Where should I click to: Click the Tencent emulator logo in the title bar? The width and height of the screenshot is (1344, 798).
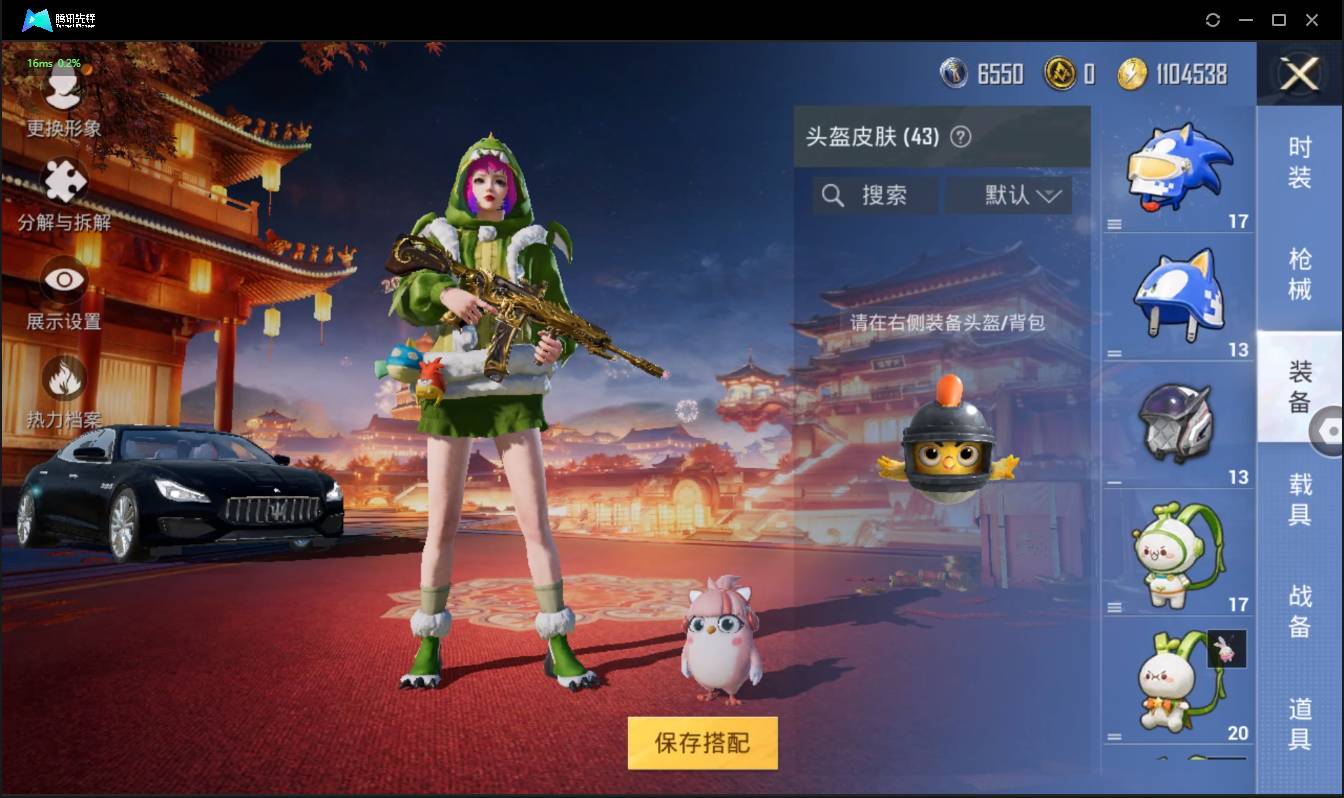click(x=38, y=20)
